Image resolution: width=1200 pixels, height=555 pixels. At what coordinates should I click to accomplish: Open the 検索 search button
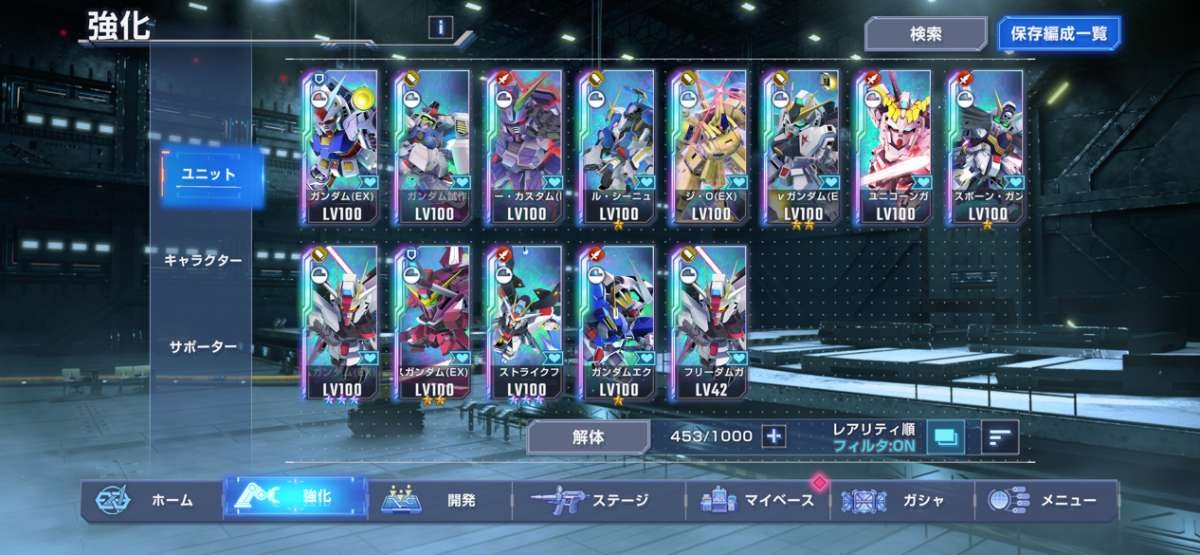[x=925, y=34]
